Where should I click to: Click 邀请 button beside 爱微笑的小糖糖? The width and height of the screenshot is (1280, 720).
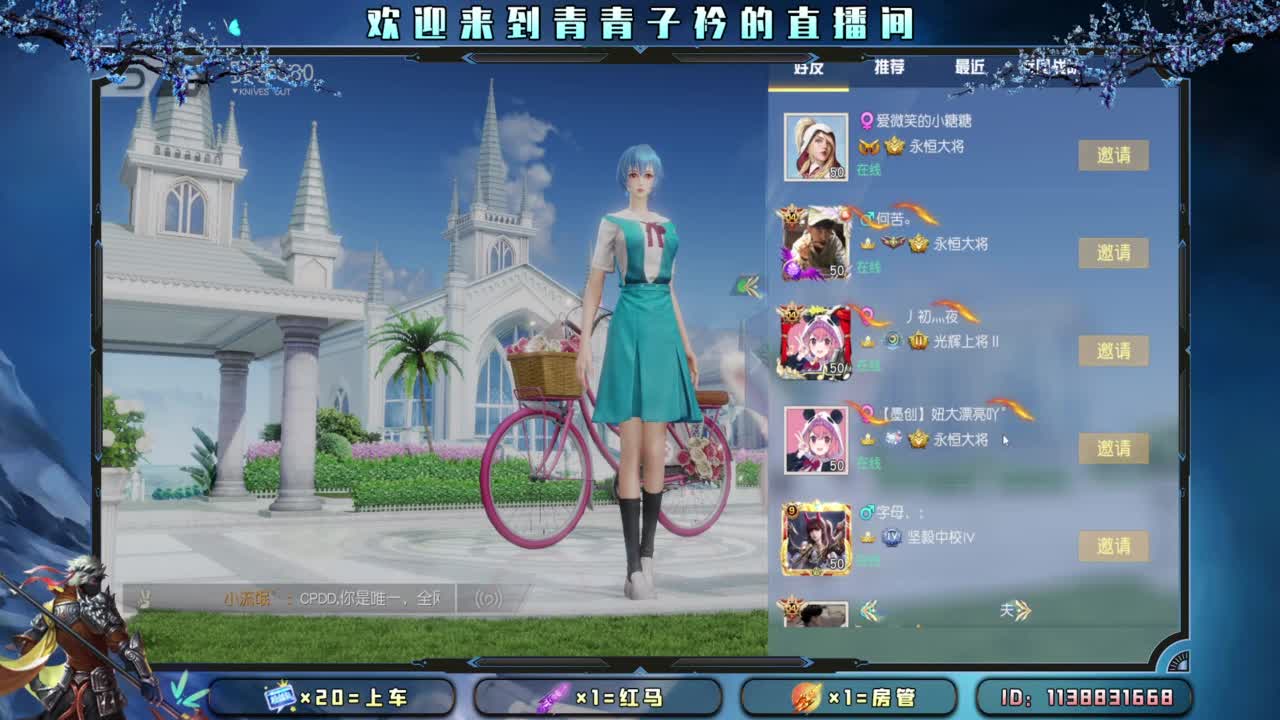(x=1113, y=155)
